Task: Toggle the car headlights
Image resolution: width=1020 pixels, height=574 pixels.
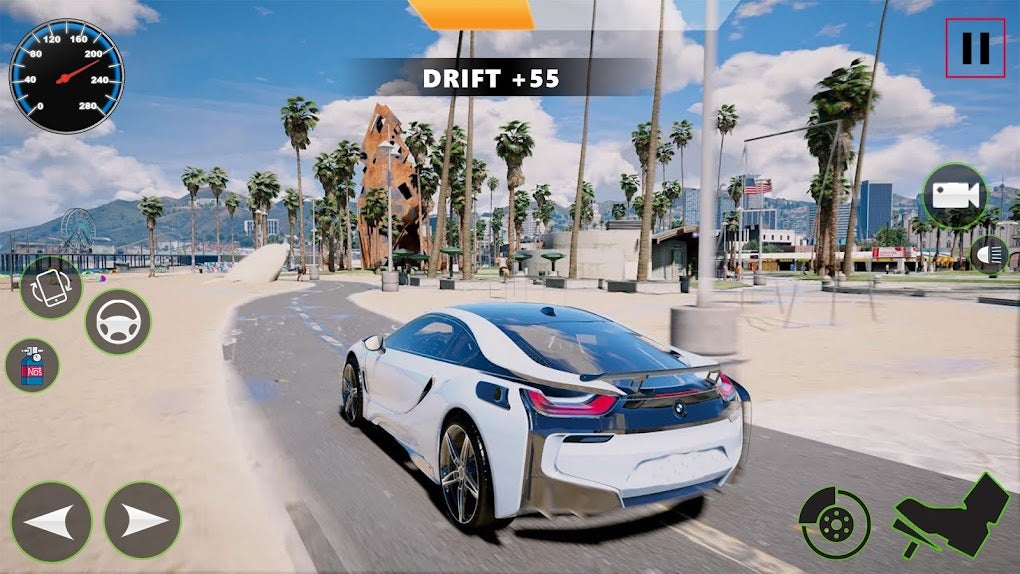Action: coord(990,254)
